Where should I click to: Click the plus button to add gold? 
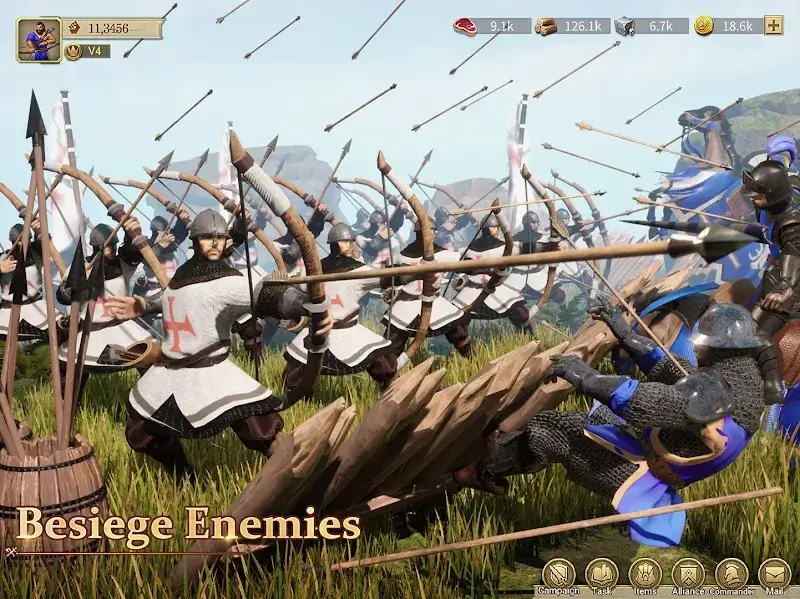click(773, 25)
